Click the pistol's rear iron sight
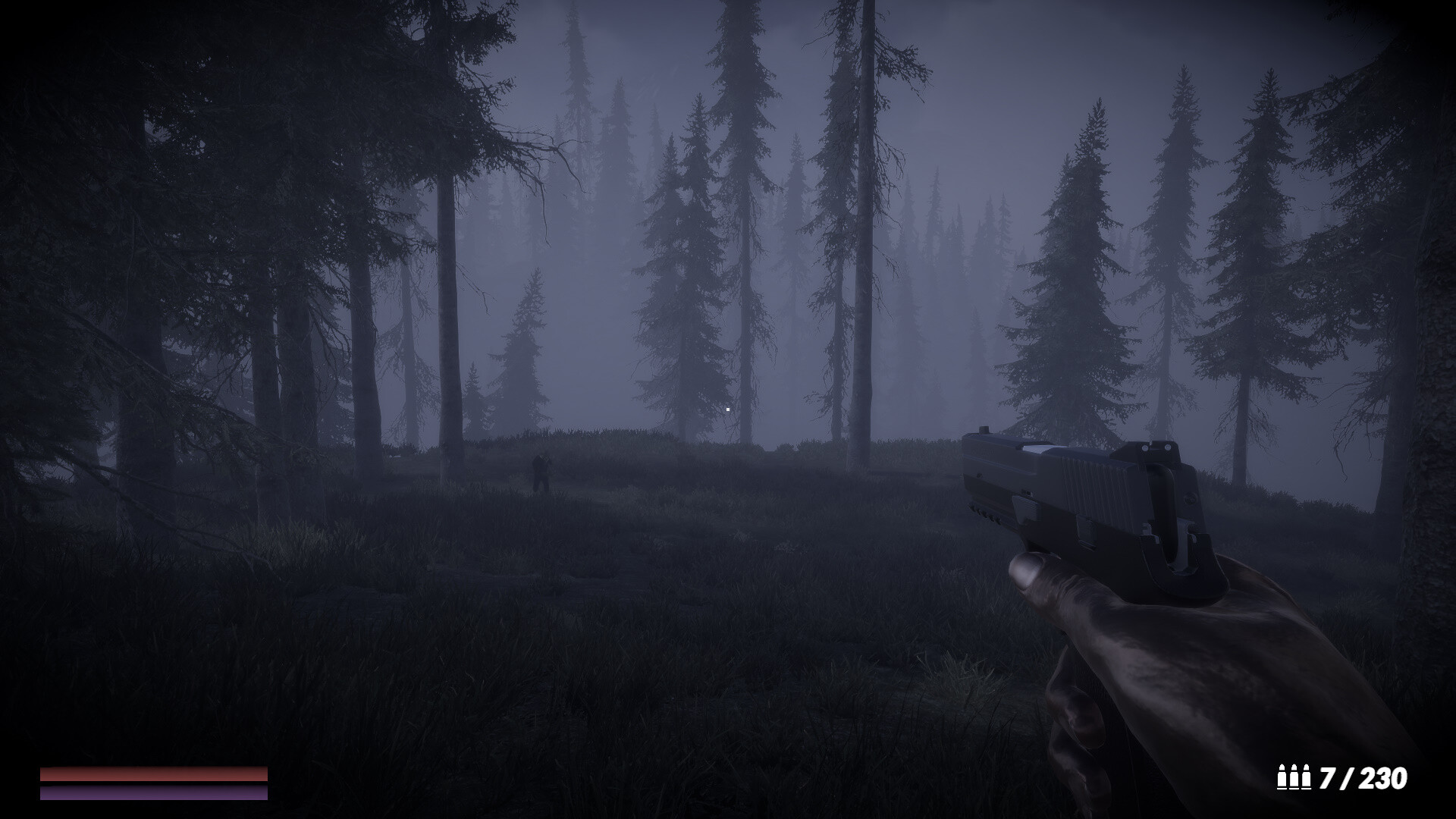1456x819 pixels. (x=1157, y=447)
